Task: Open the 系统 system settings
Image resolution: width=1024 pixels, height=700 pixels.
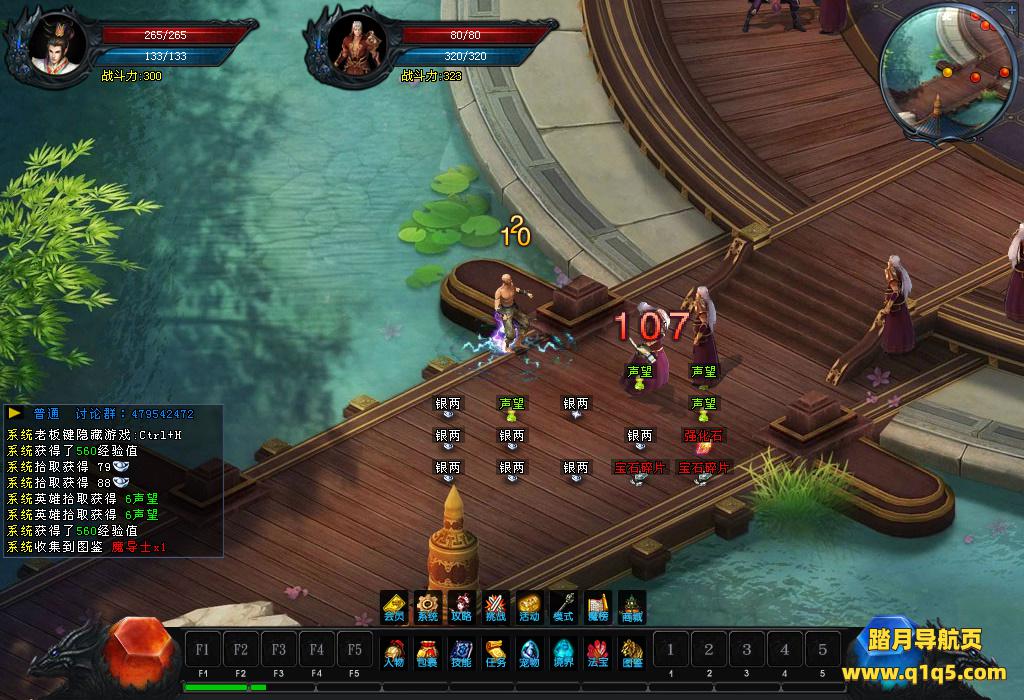Action: click(428, 607)
